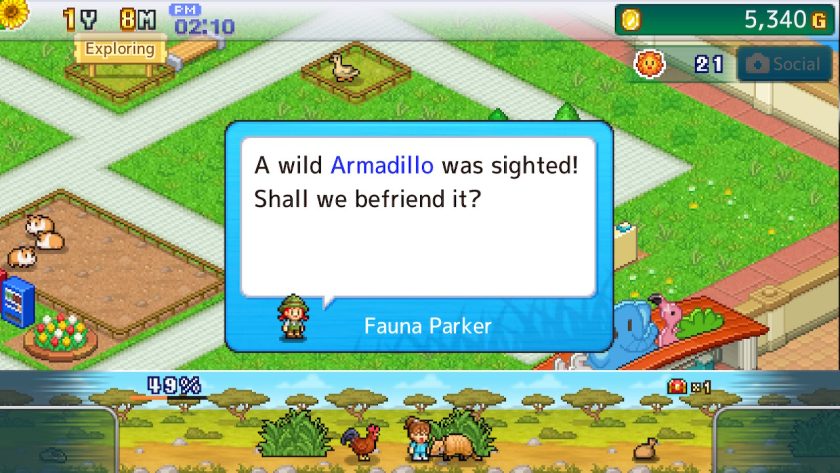Open the Exploring status sign
Screen dimensions: 840x473
click(119, 49)
